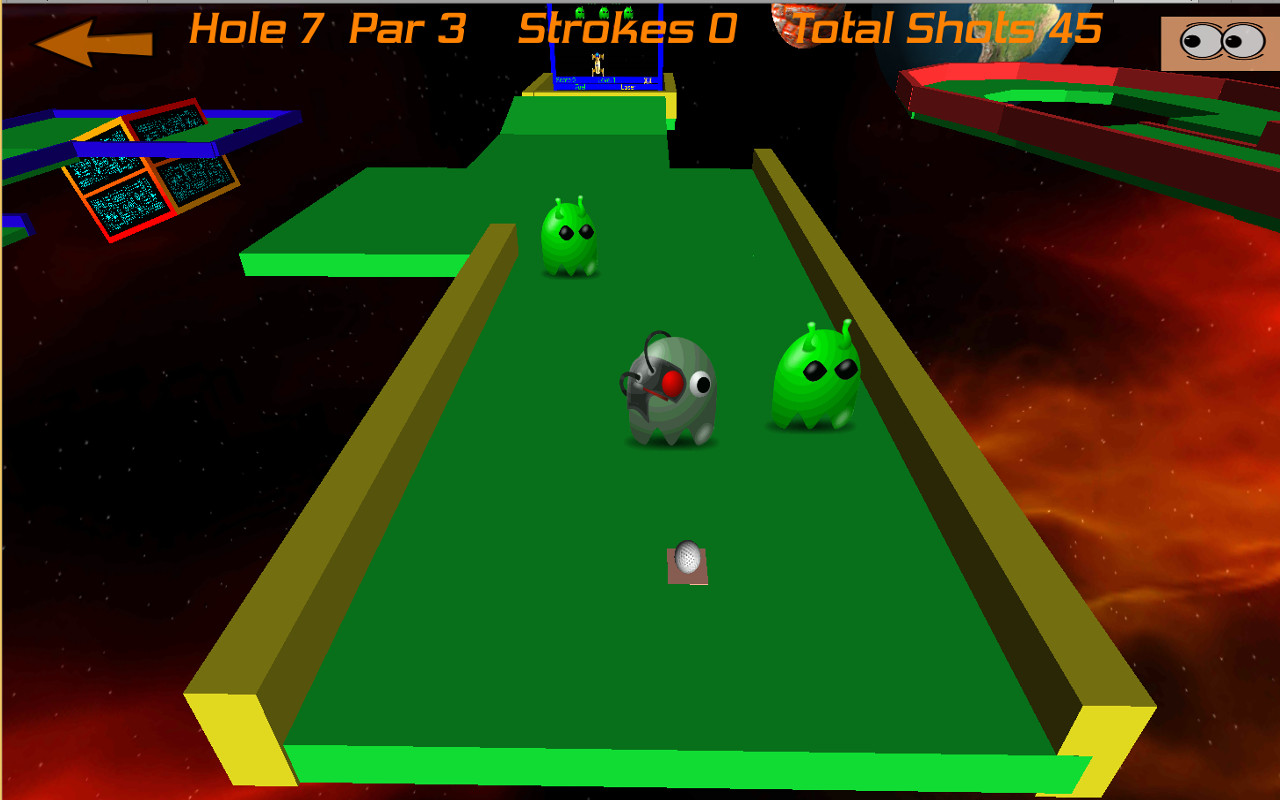Click the Toy label on the arcade scoreboard
Viewport: 1280px width, 800px height.
pyautogui.click(x=578, y=87)
